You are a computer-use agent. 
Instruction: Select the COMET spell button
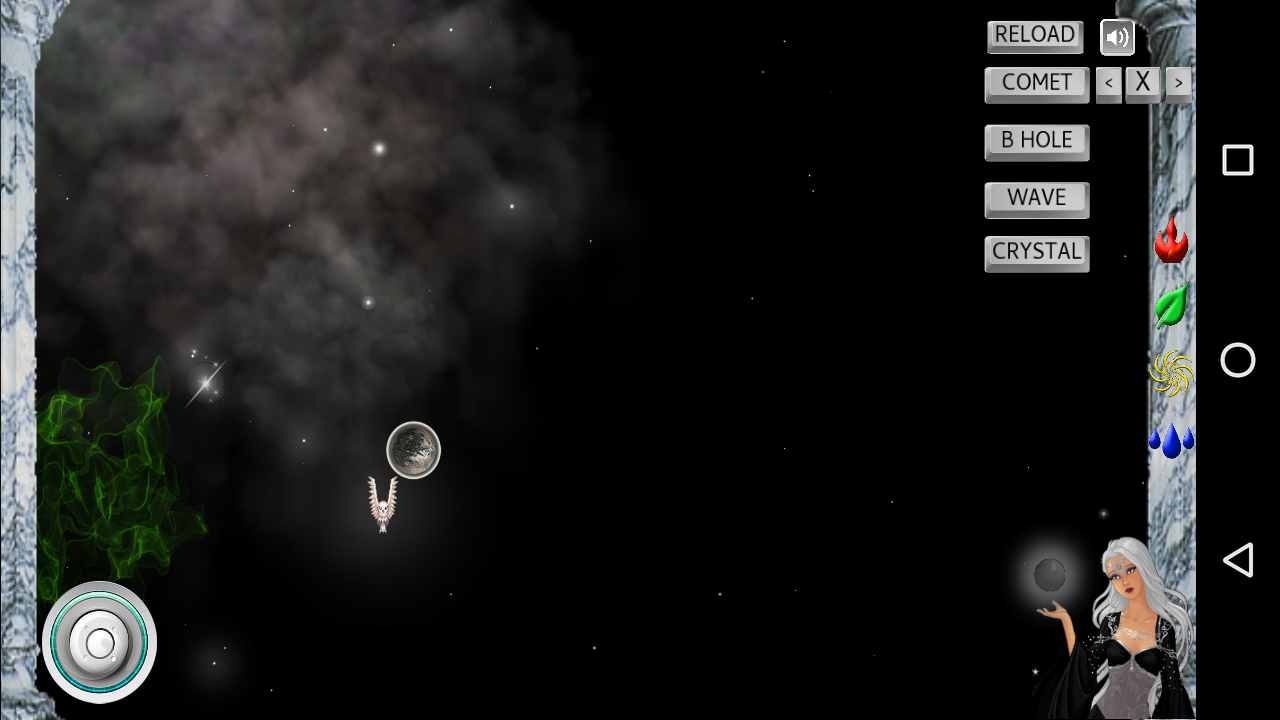click(x=1036, y=84)
